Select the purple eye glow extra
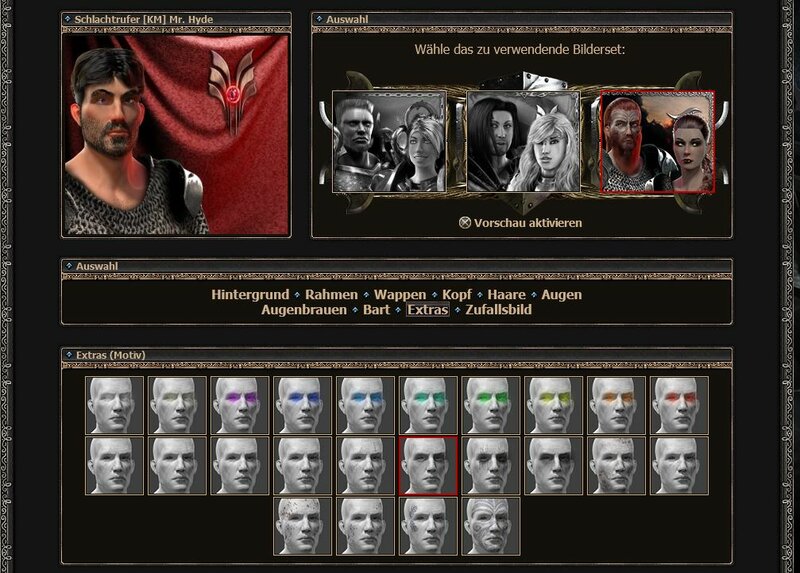Viewport: 800px width, 573px height. (240, 405)
